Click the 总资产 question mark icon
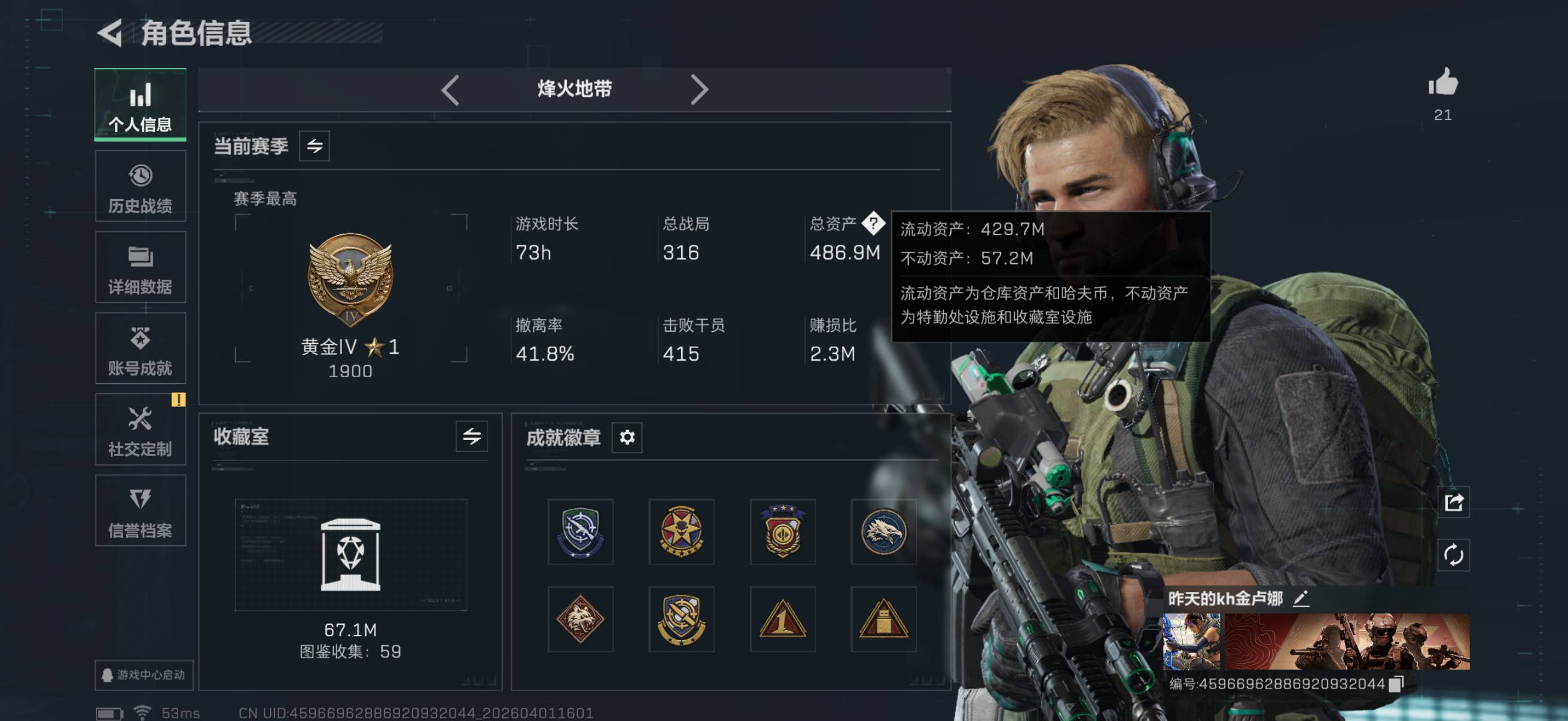The height and width of the screenshot is (721, 1568). (874, 224)
